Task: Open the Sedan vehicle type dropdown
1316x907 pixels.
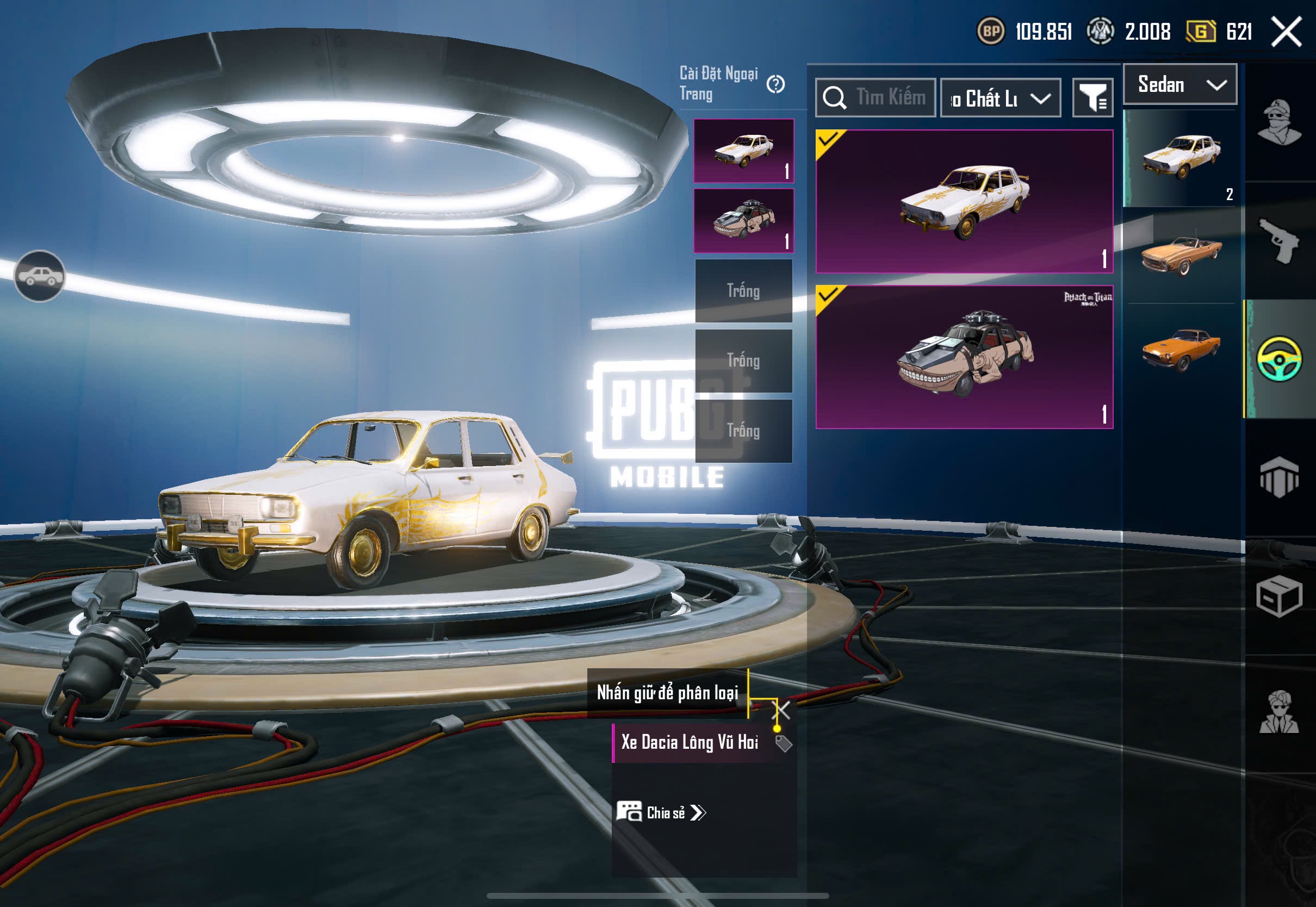Action: (1180, 85)
